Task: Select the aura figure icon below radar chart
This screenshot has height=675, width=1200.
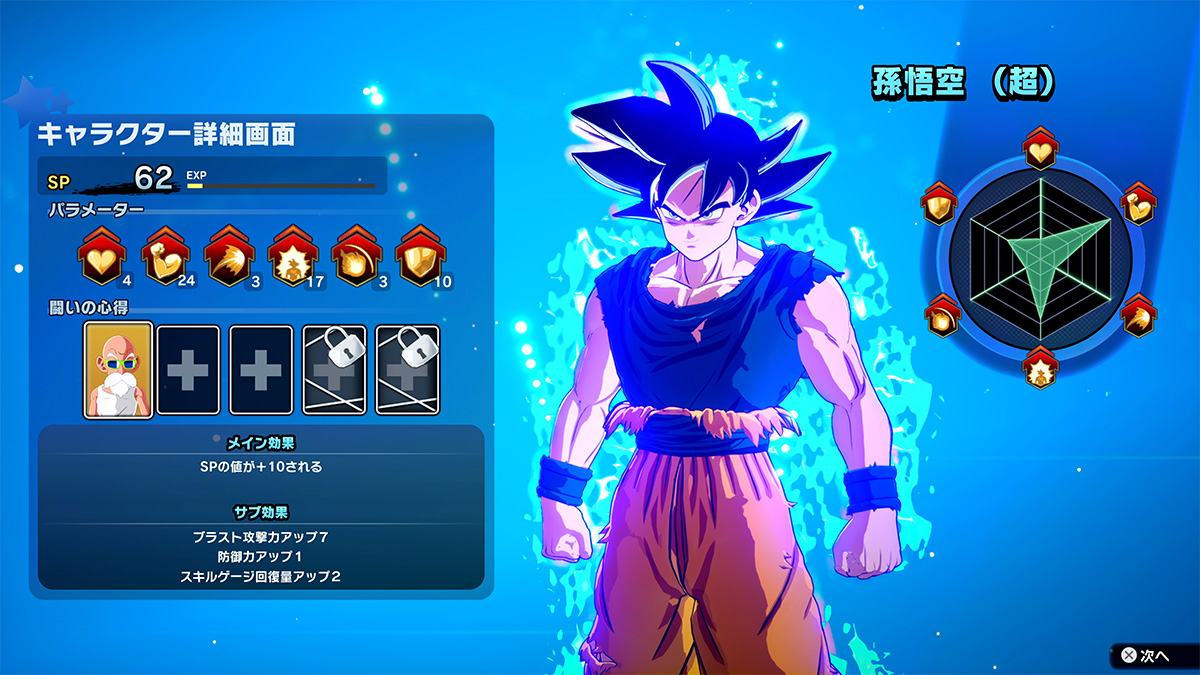Action: [1040, 369]
